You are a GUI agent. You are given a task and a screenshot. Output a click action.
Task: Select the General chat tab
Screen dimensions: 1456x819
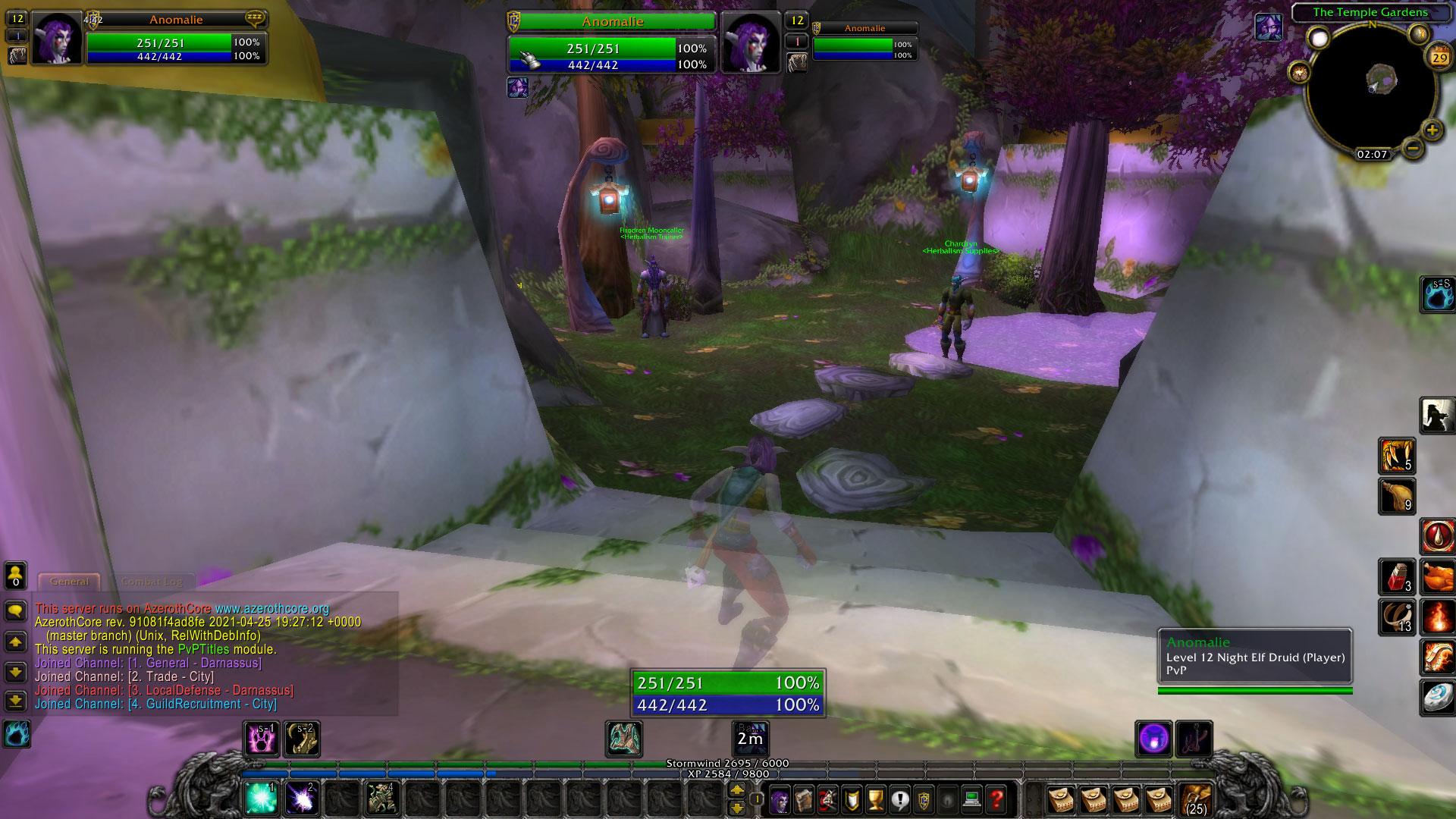(69, 582)
